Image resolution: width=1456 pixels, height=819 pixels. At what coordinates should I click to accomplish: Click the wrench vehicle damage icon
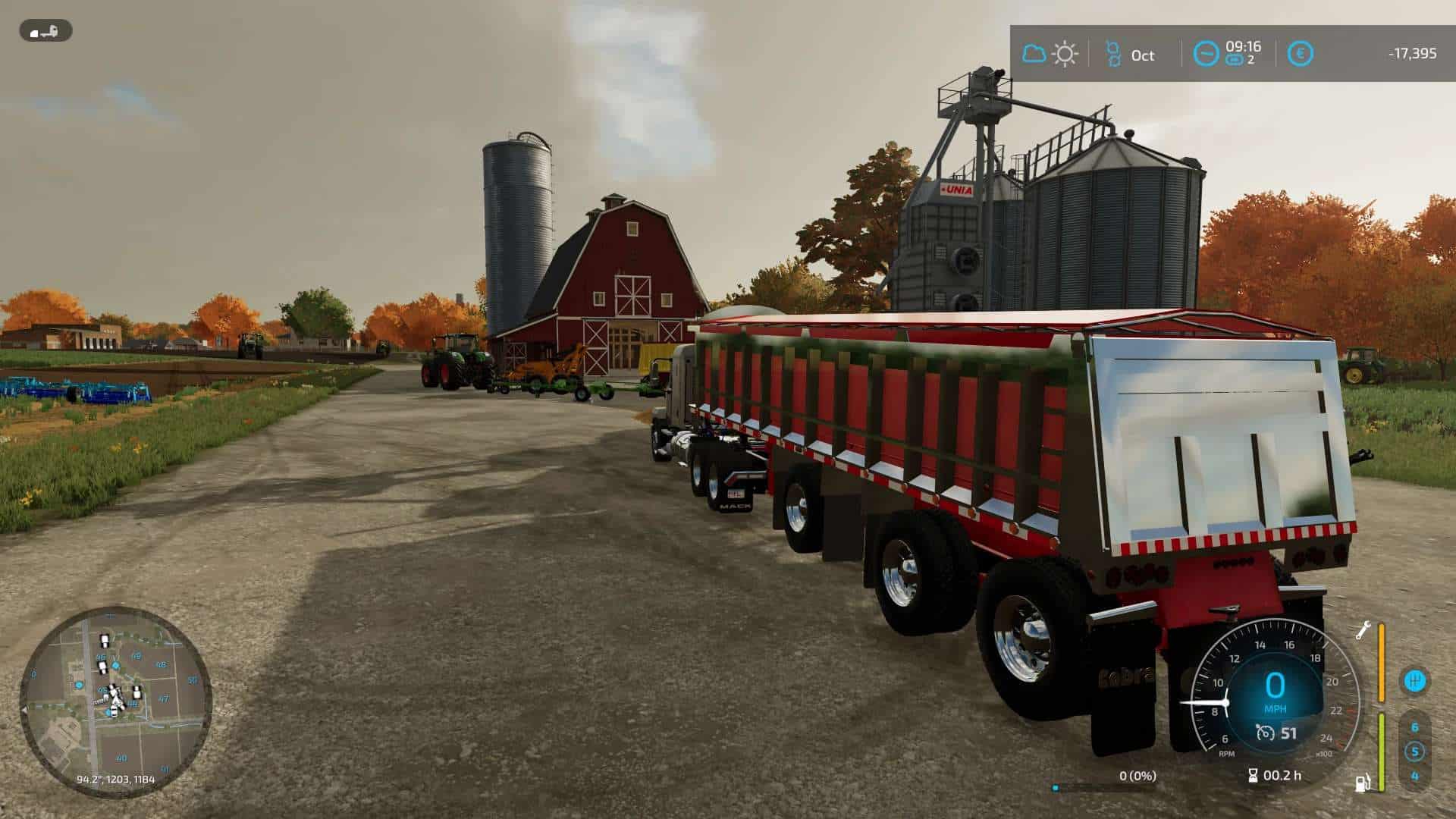click(x=1363, y=630)
